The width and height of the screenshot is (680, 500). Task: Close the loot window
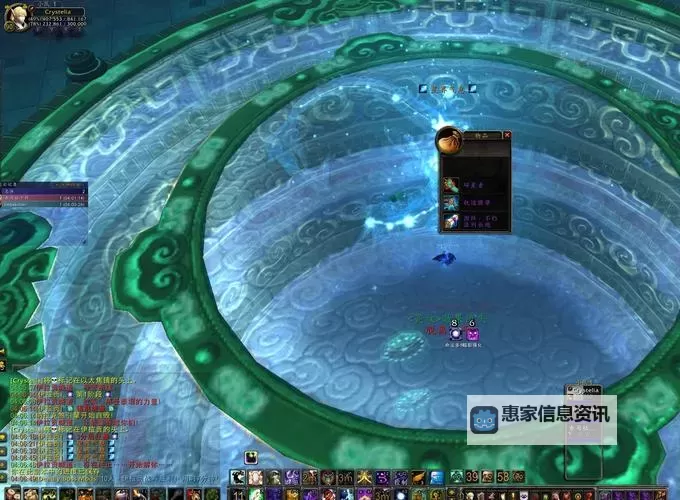click(x=507, y=134)
